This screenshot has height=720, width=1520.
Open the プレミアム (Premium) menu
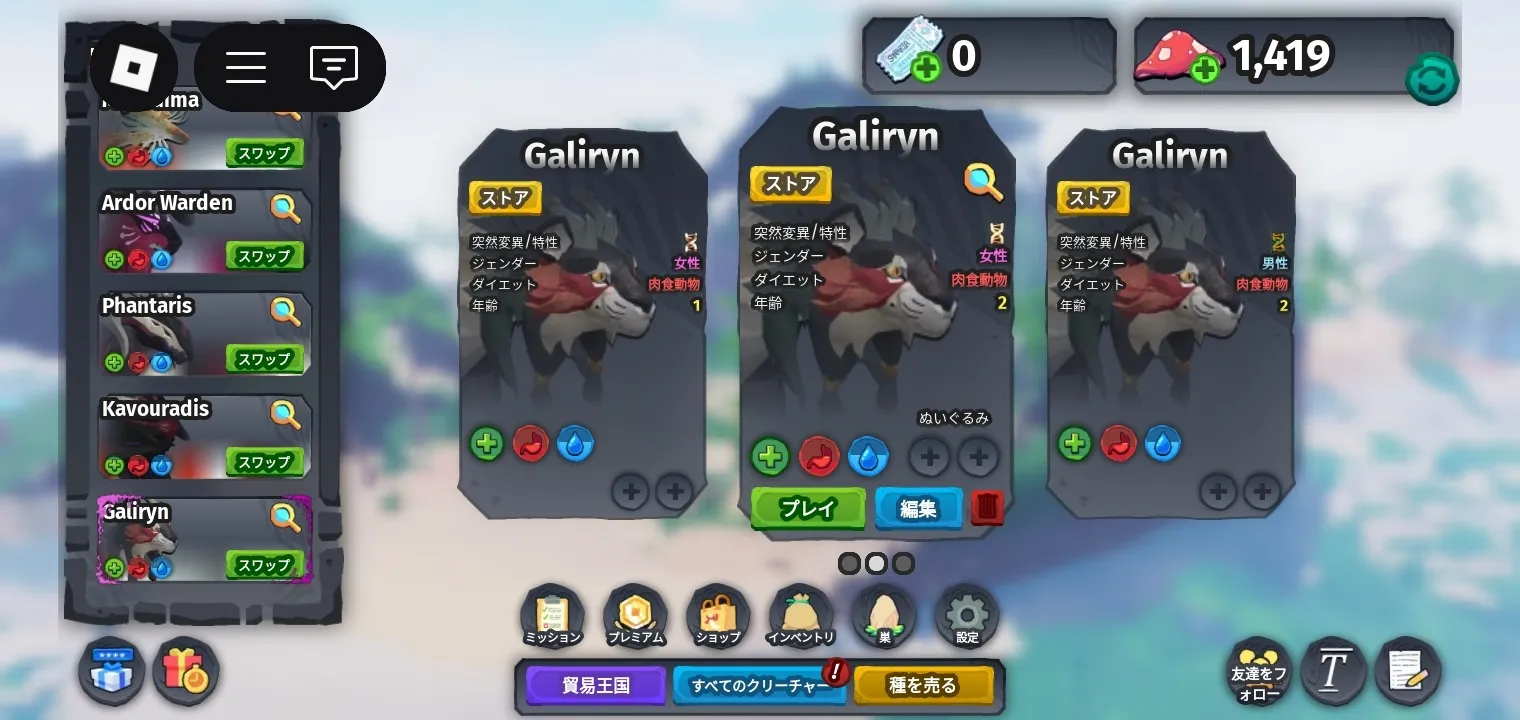pos(635,615)
